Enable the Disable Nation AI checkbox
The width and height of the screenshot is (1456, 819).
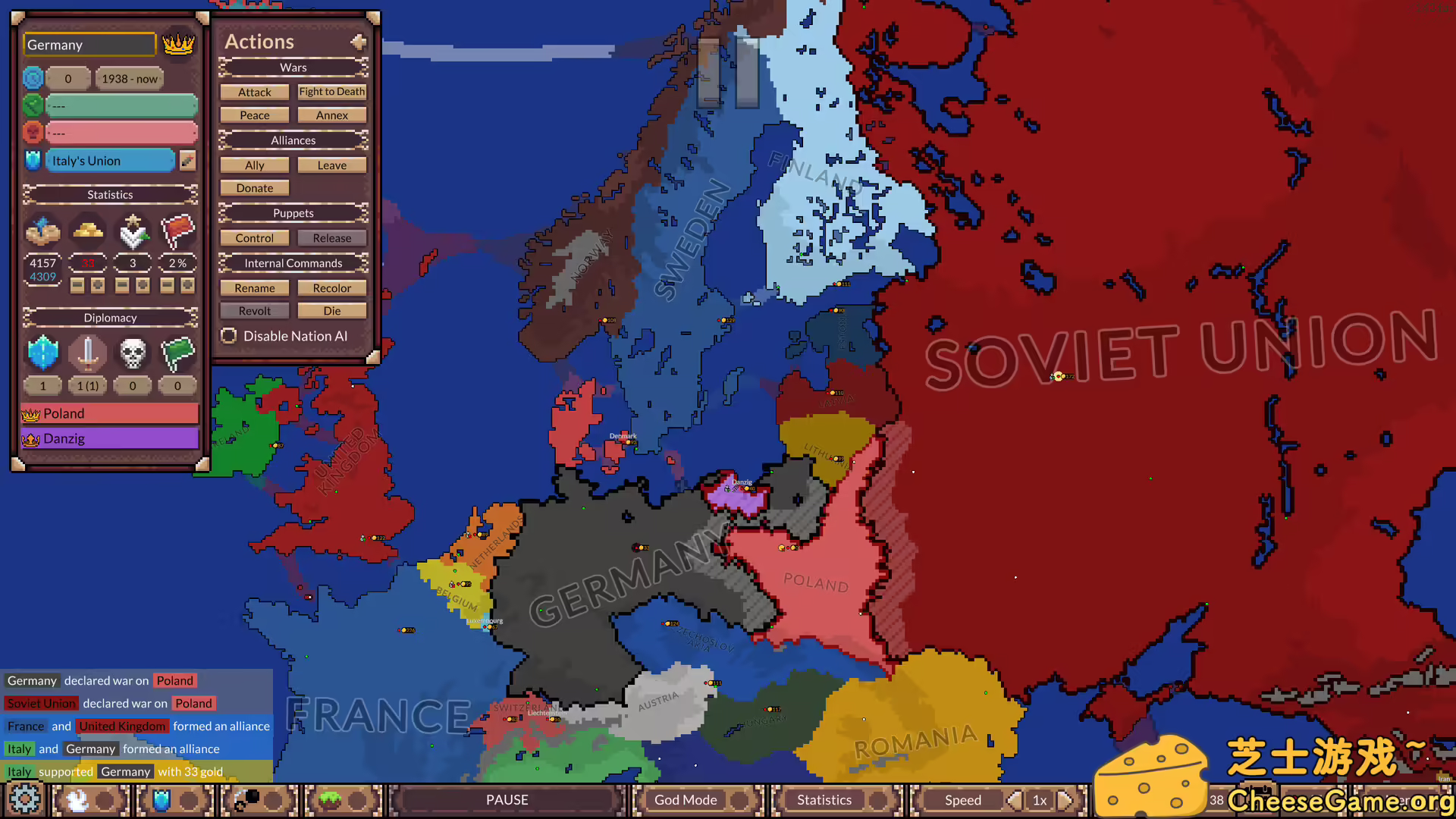(229, 336)
